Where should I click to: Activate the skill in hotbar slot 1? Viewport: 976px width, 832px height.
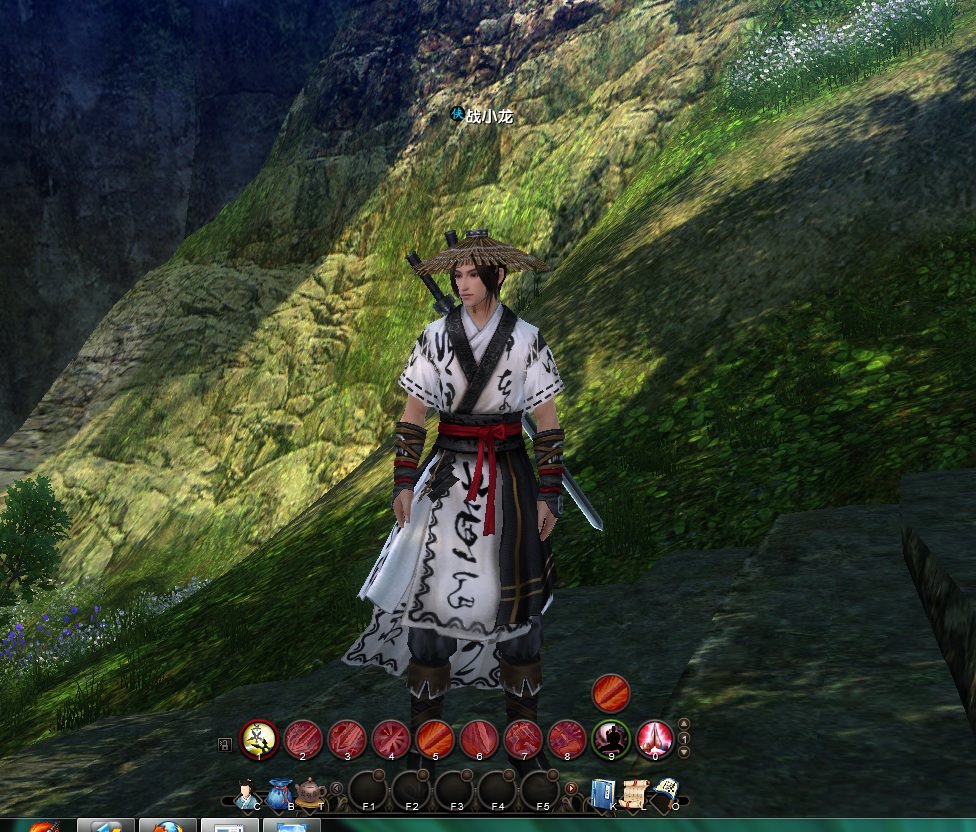coord(259,739)
